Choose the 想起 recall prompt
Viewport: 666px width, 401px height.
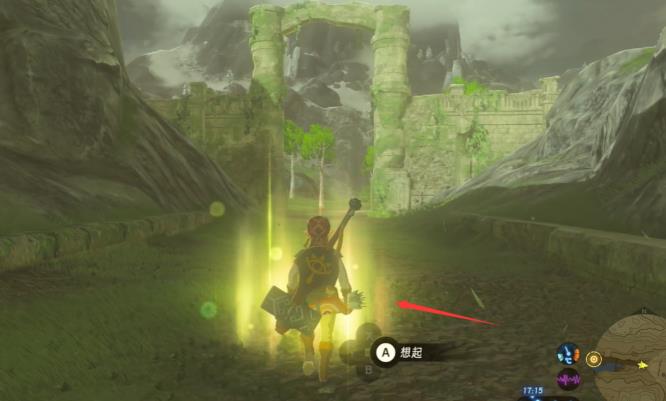[410, 351]
